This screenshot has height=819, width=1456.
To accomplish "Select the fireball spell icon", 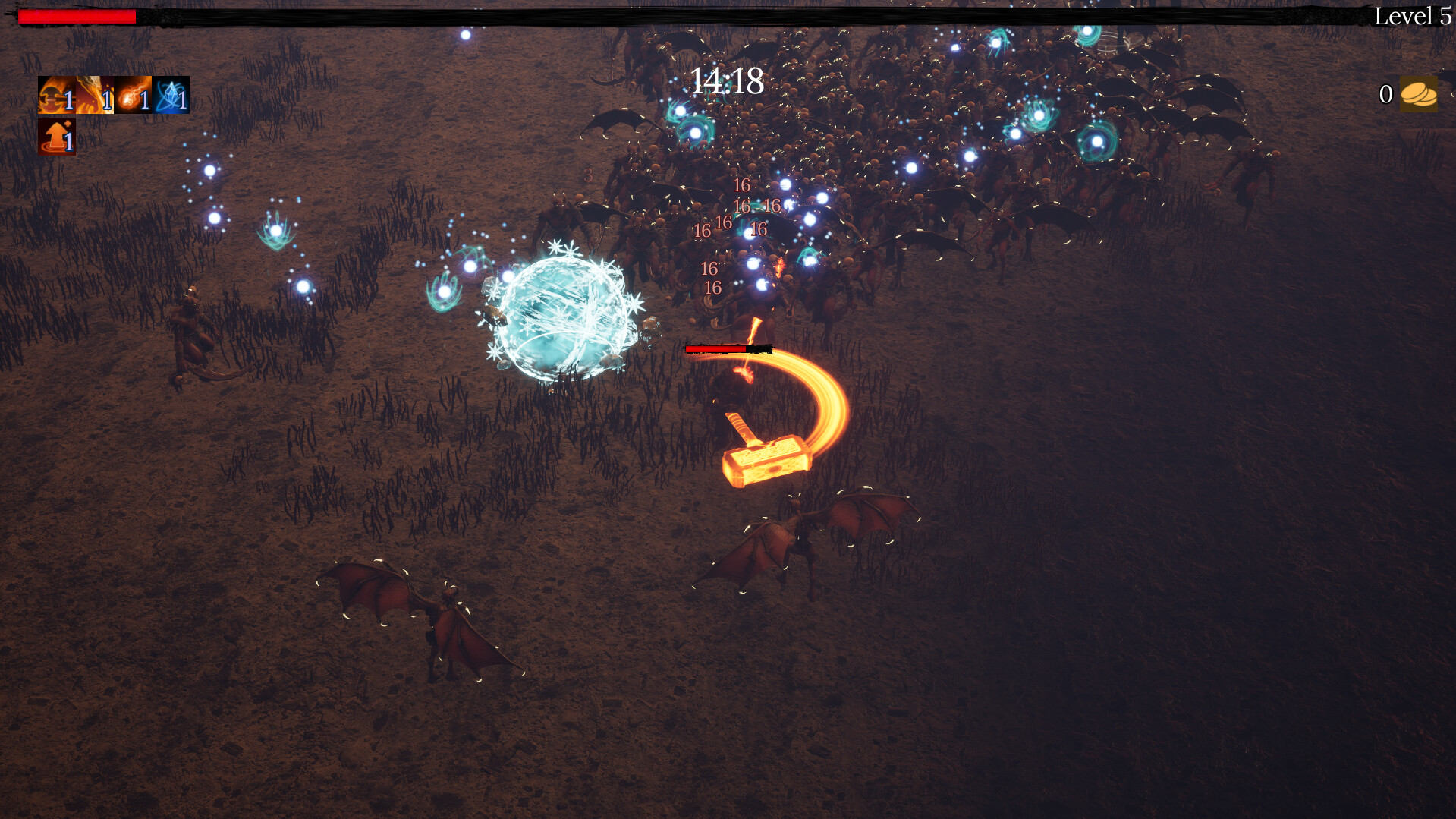I will pos(131,96).
